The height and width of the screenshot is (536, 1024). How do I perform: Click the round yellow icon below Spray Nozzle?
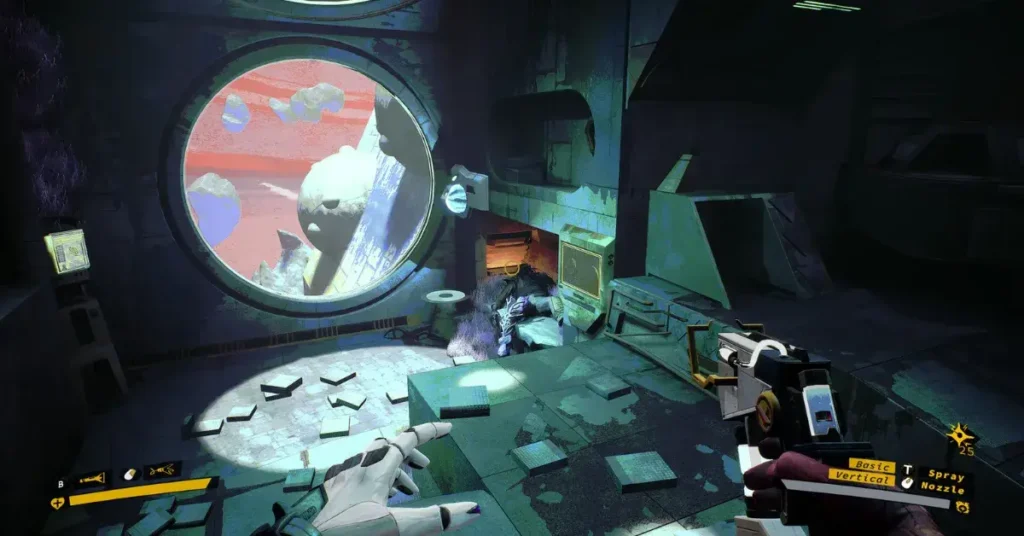coord(963,507)
